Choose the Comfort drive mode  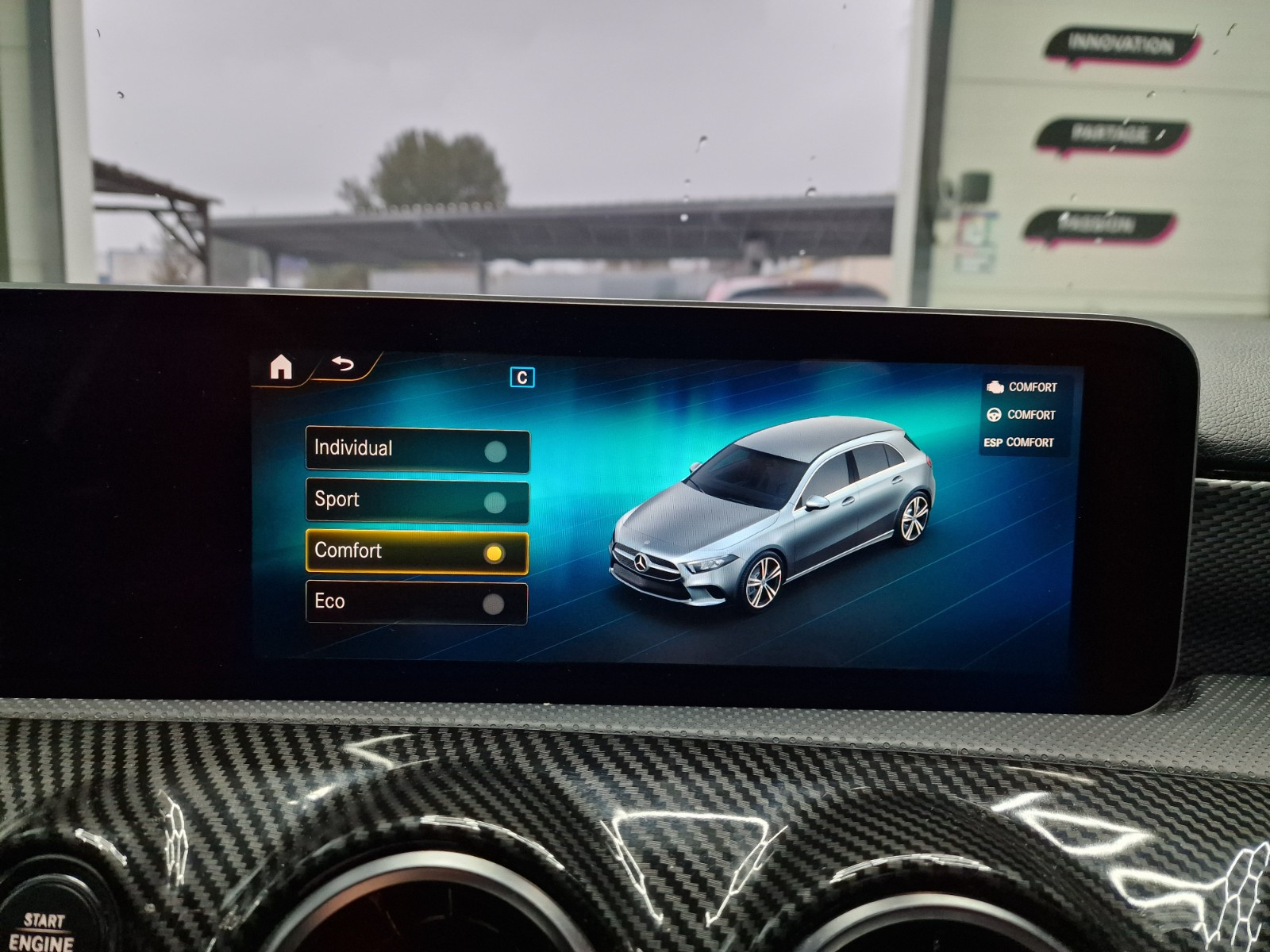pyautogui.click(x=417, y=552)
